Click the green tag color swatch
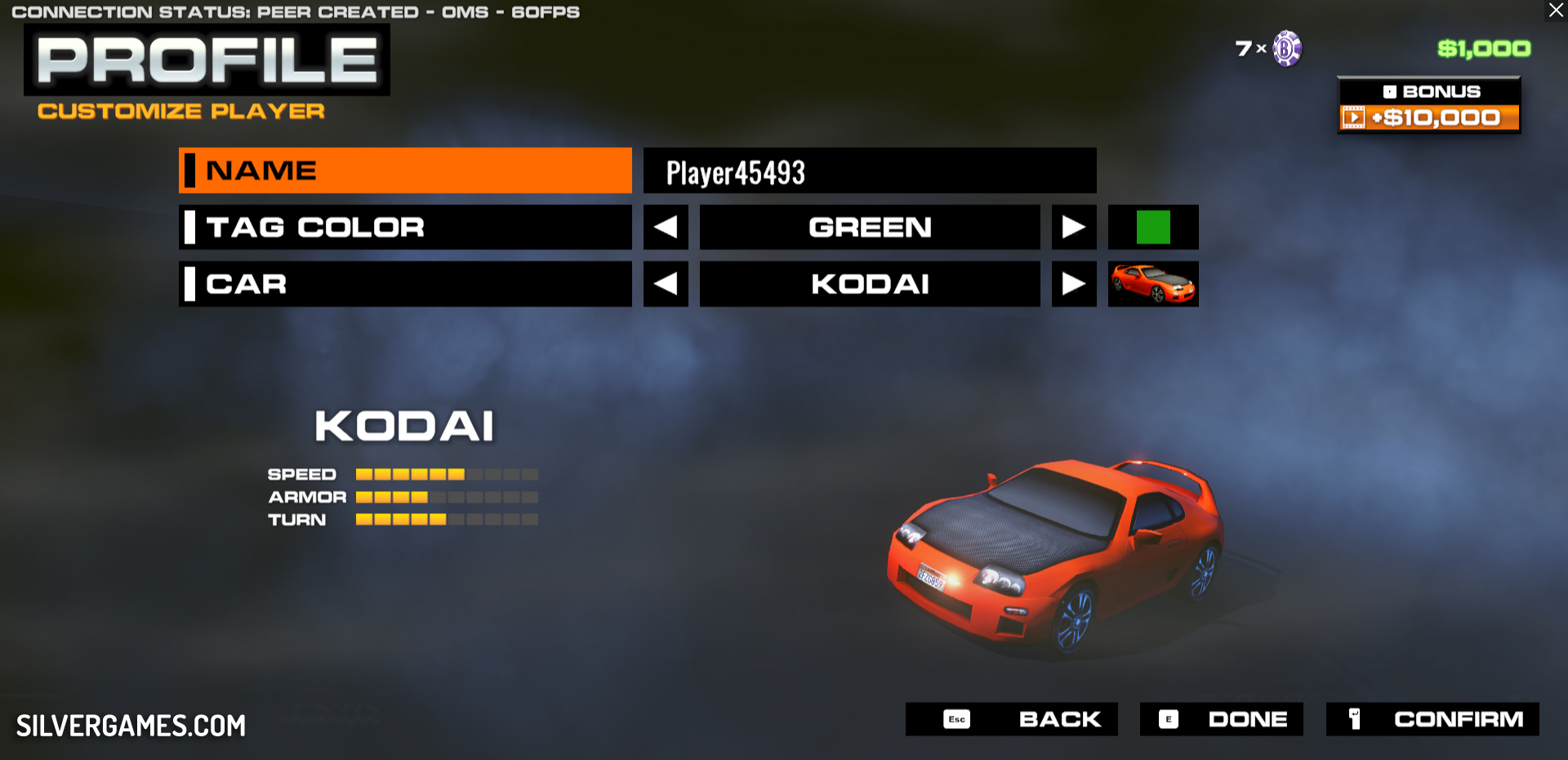 1153,227
